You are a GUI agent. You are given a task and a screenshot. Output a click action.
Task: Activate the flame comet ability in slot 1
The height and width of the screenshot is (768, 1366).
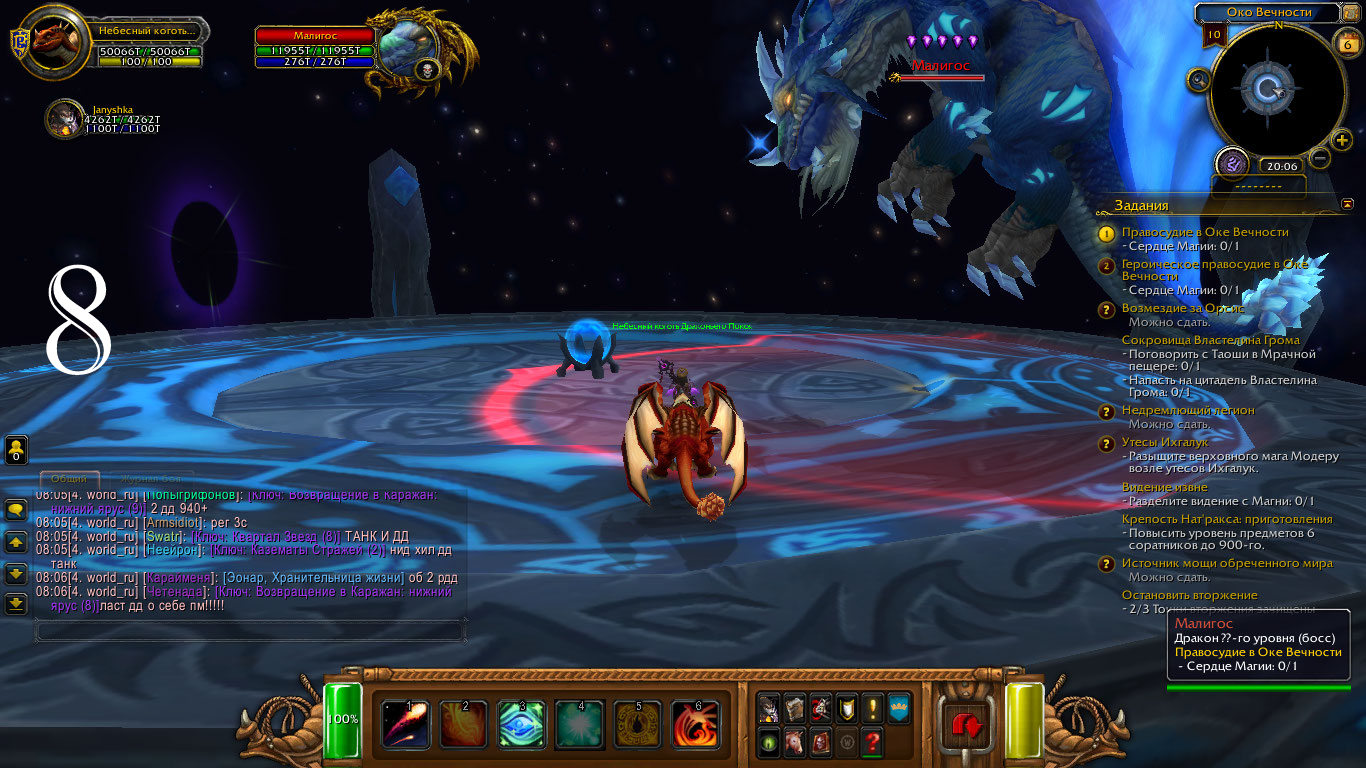point(405,724)
